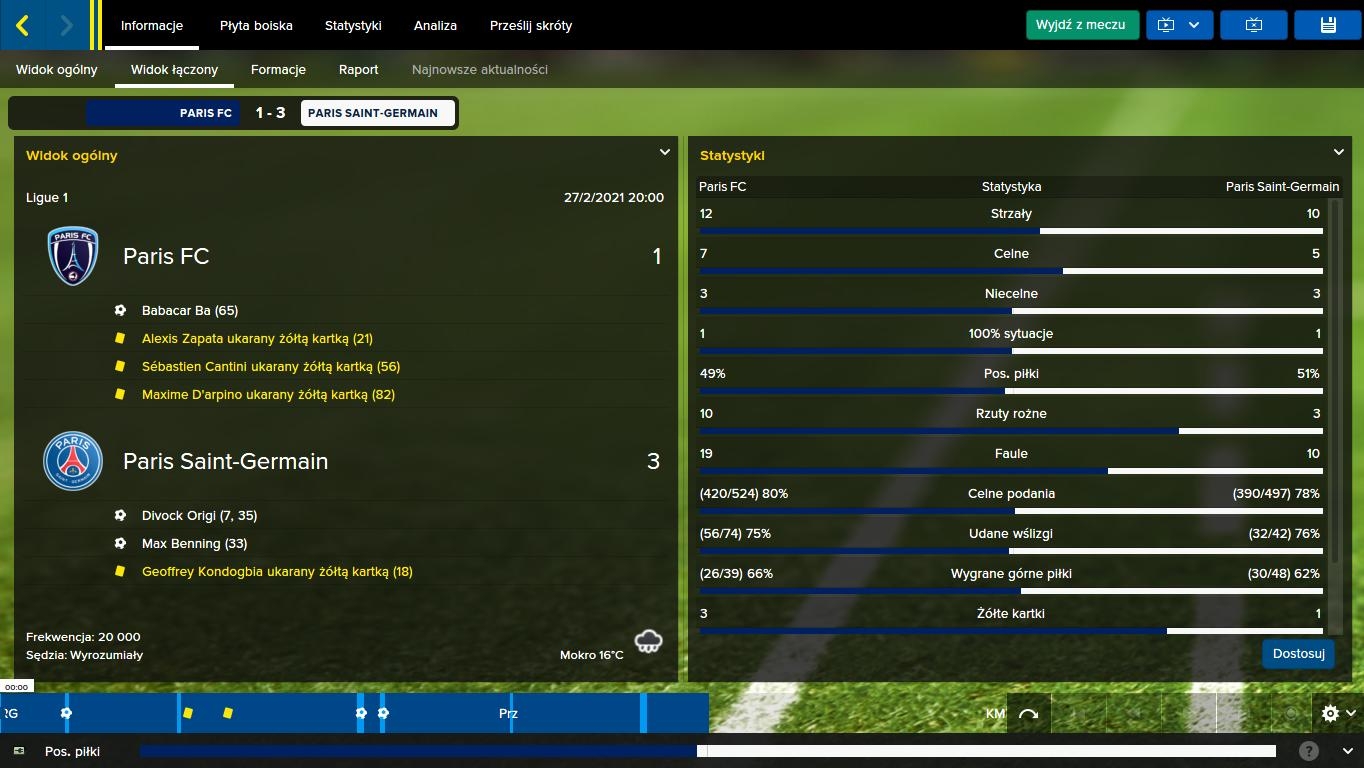The image size is (1364, 768).
Task: Click the Dostosuj button
Action: pos(1298,654)
